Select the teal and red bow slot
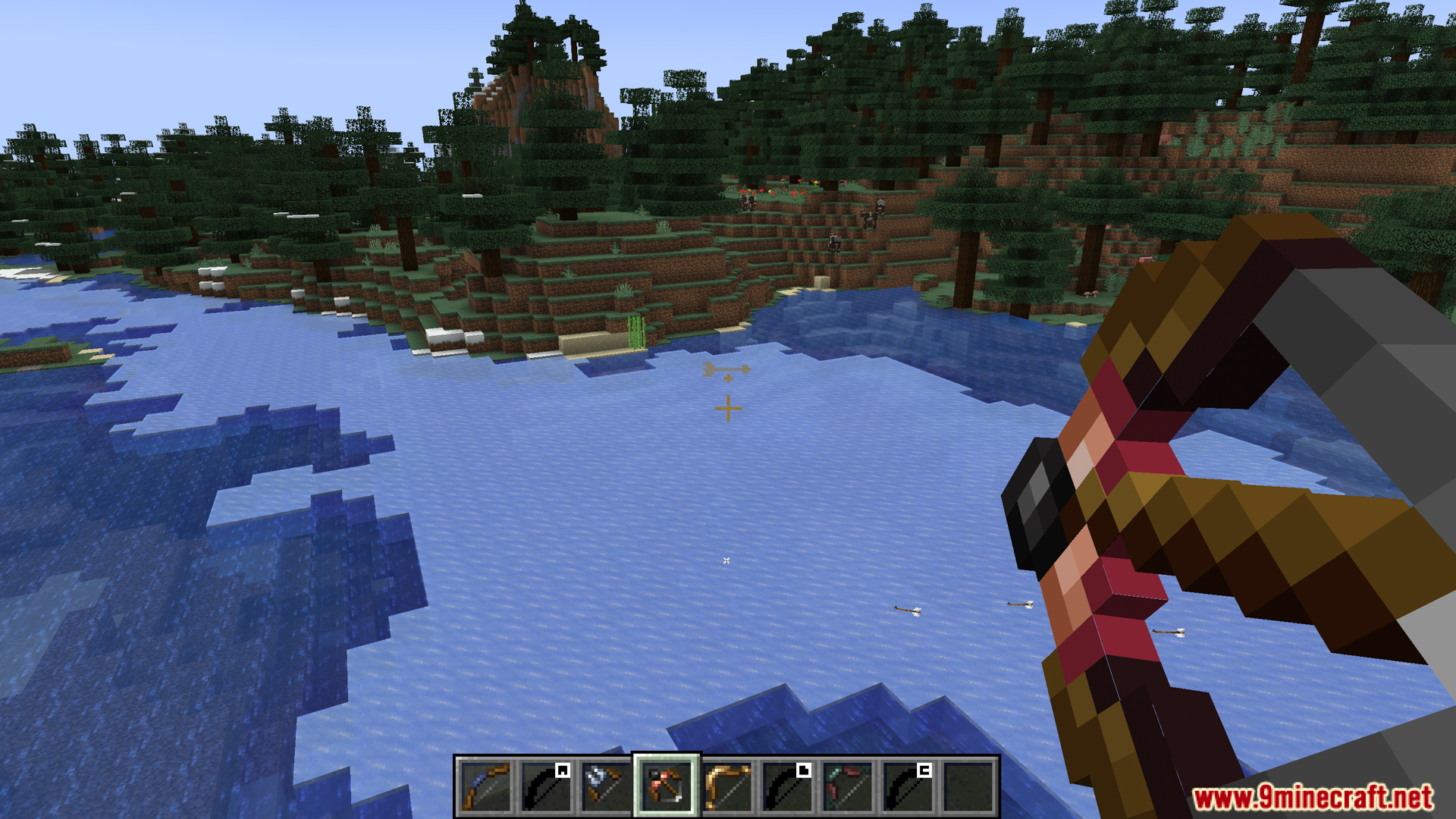Image resolution: width=1456 pixels, height=819 pixels. point(848,786)
